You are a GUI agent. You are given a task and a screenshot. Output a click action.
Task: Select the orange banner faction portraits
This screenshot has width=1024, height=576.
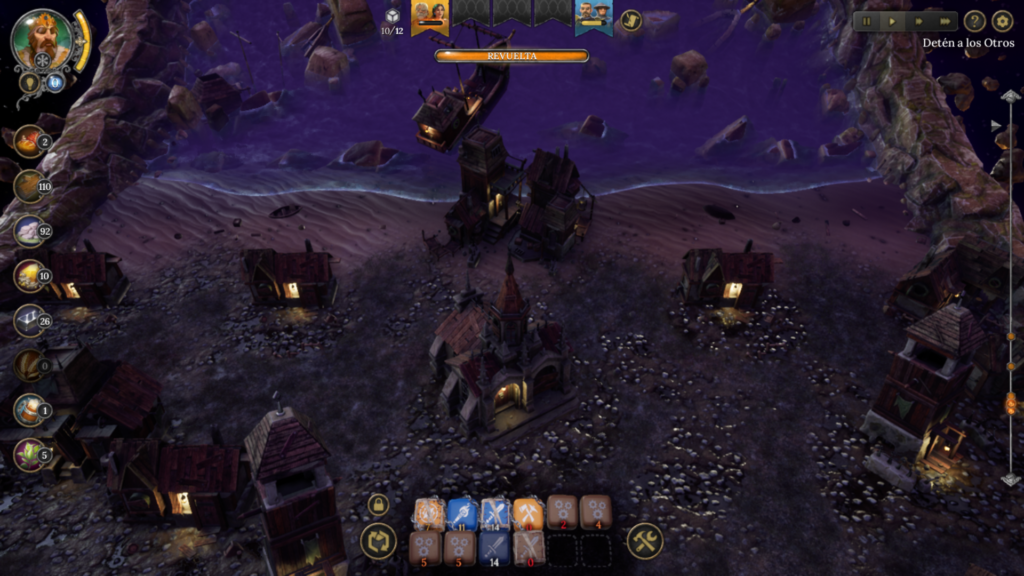pos(430,15)
